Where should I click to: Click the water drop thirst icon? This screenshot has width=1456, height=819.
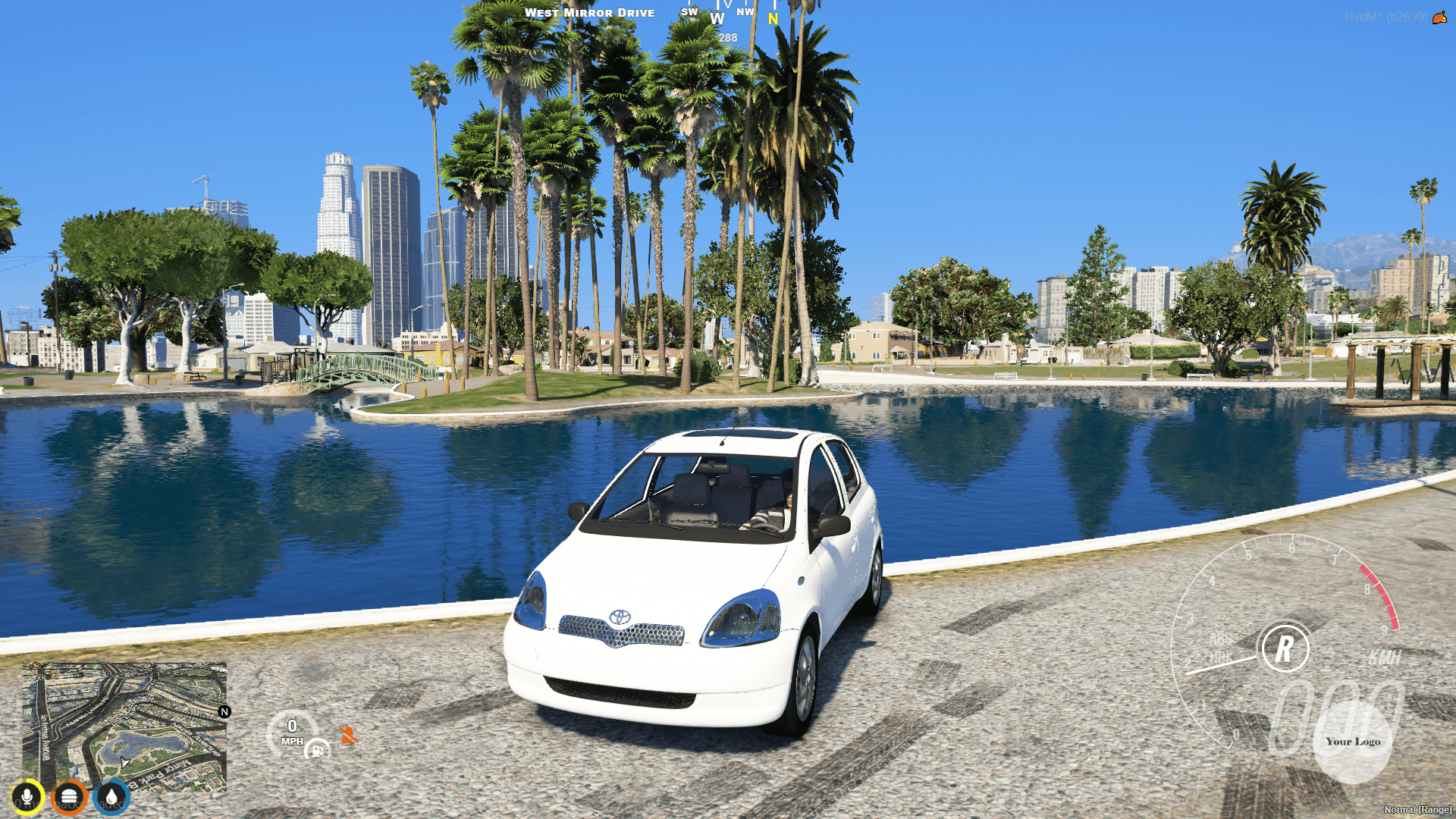[112, 795]
